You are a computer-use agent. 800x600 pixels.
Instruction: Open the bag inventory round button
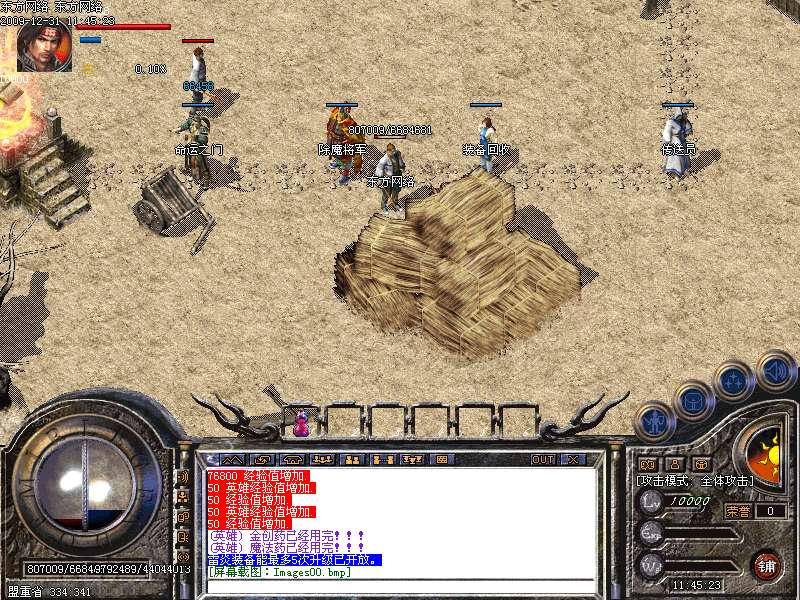coord(693,401)
